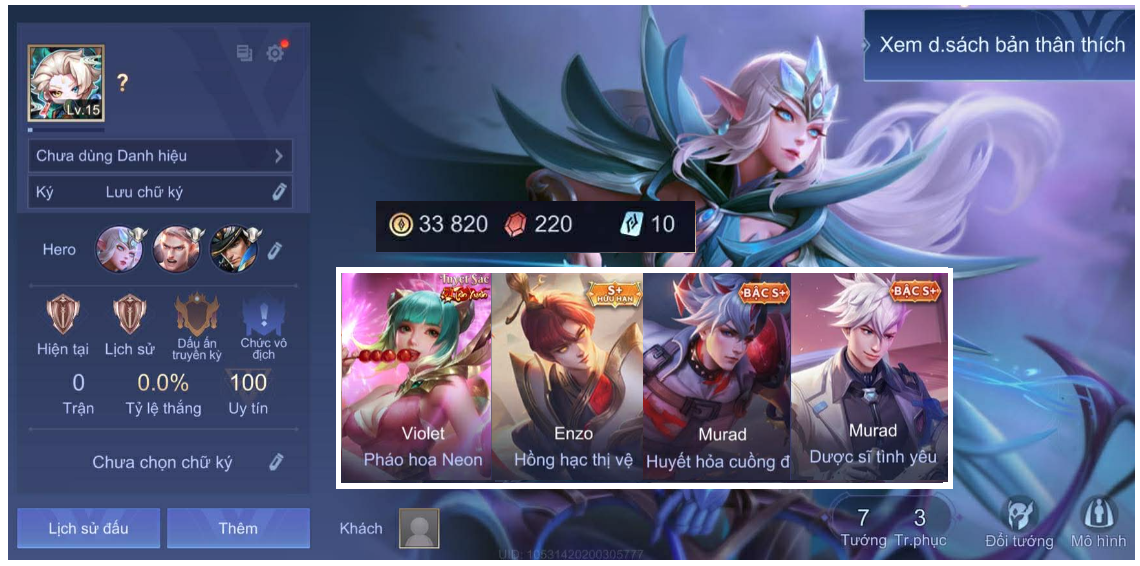This screenshot has height=566, width=1140.
Task: Select the Violet Pháo hoa Neon skin card
Action: coord(416,377)
